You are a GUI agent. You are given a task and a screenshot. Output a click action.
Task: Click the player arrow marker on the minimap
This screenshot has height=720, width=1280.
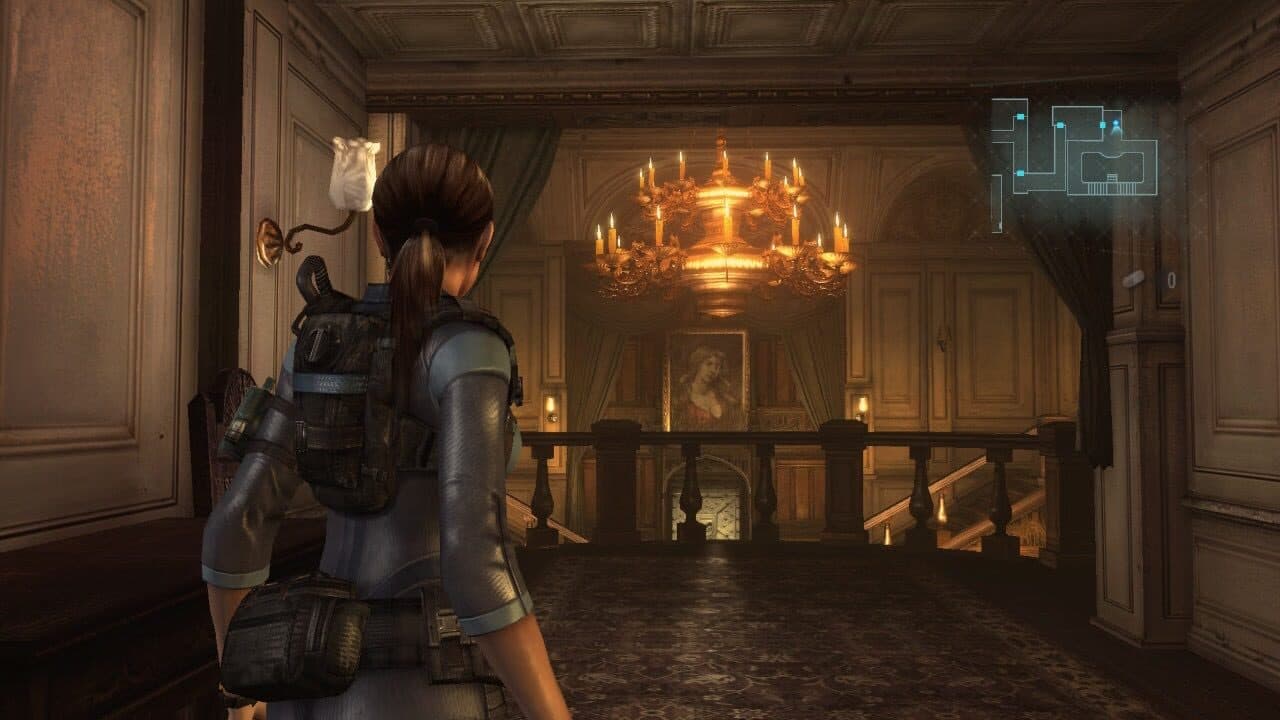point(1116,124)
